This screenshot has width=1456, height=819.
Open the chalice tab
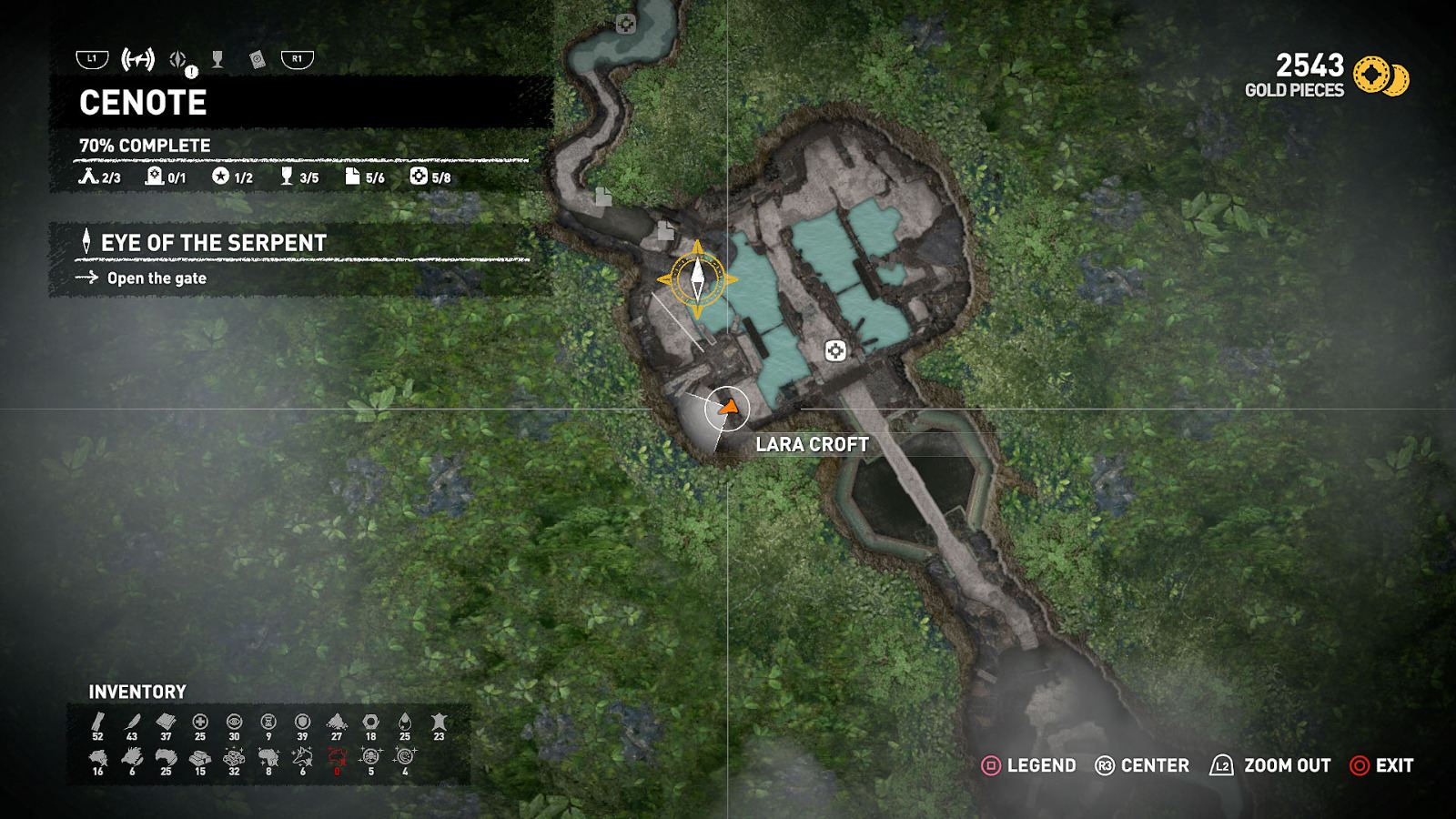pos(217,60)
